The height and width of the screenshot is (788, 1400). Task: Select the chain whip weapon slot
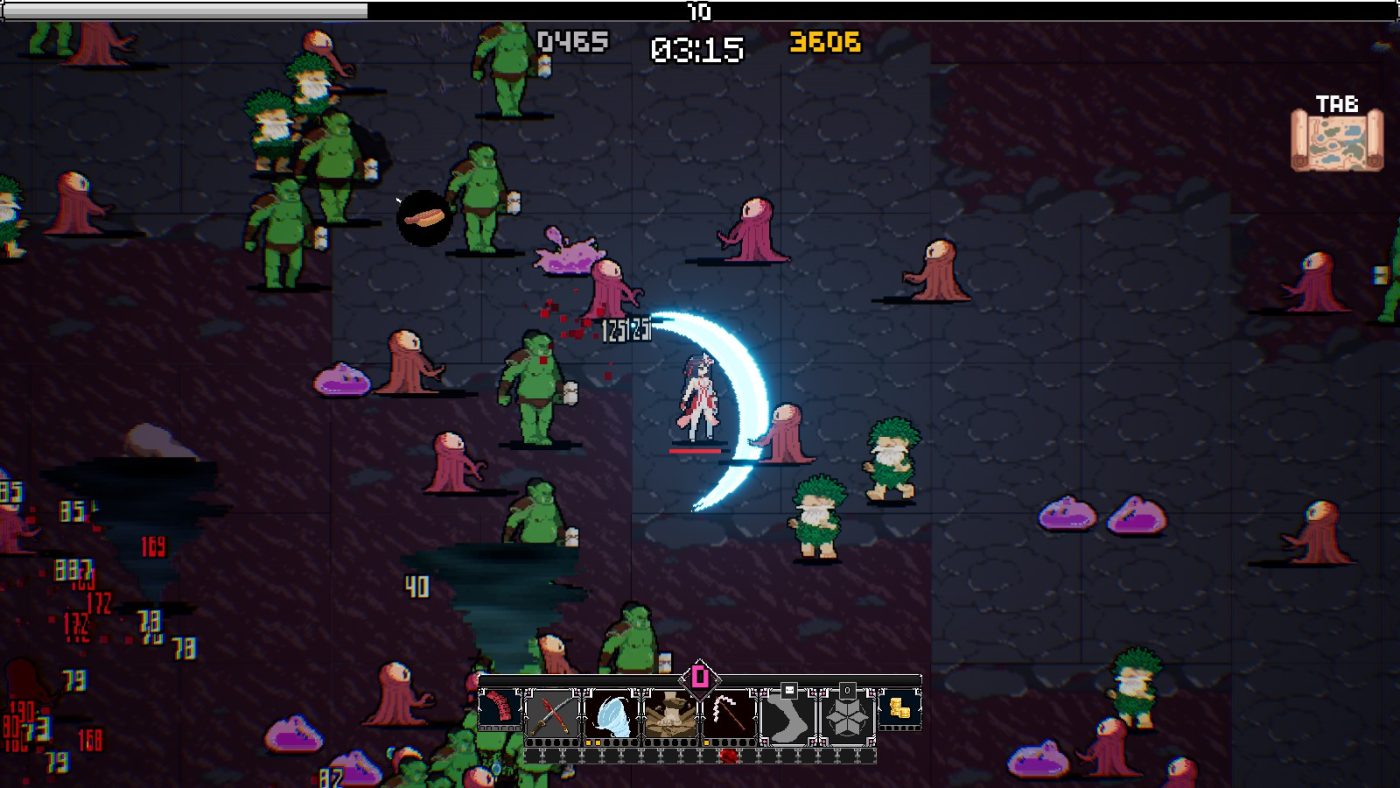click(x=729, y=714)
